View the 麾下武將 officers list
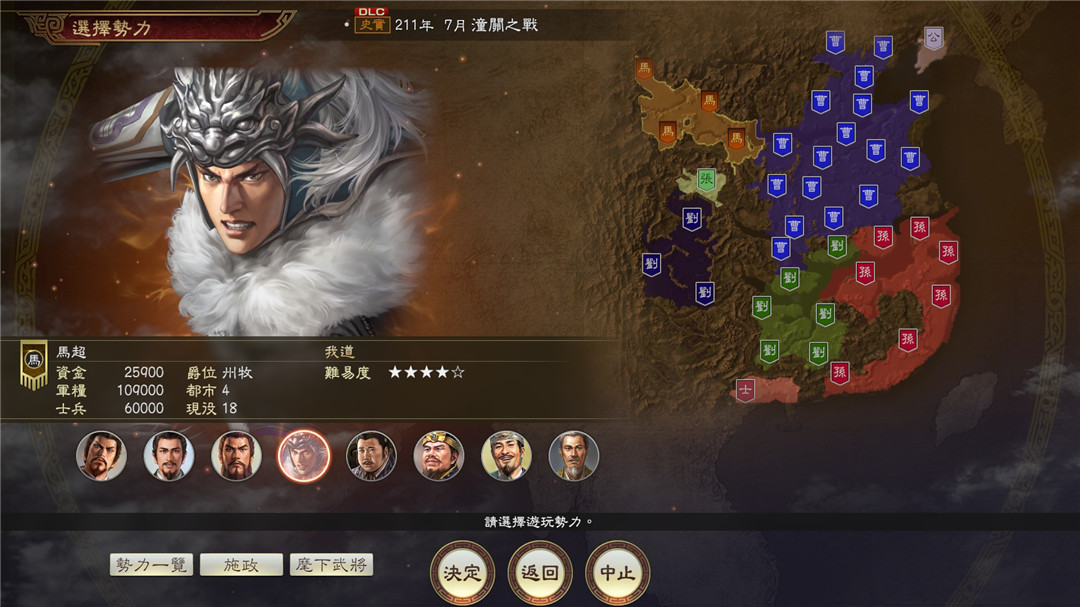The width and height of the screenshot is (1080, 607). 331,565
